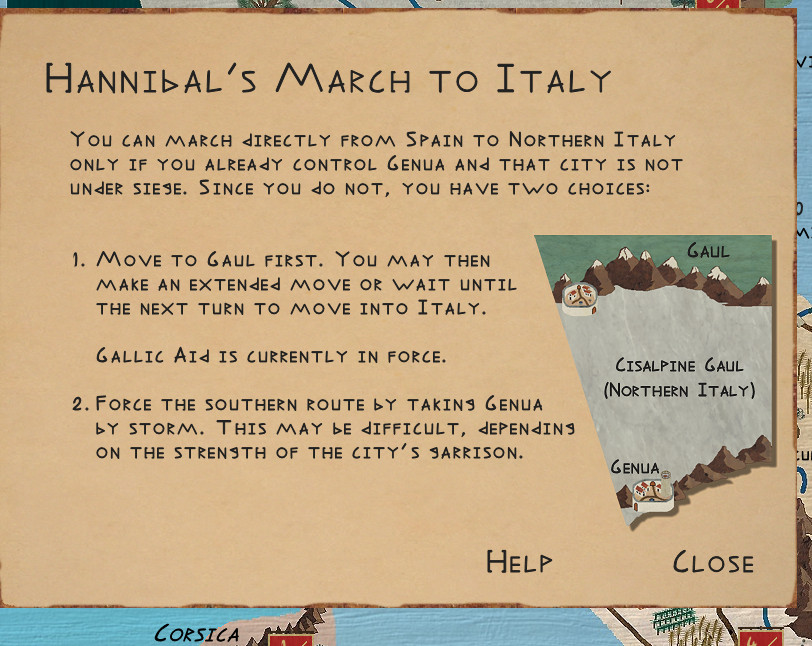Open Help for Hannibal's march
Screen dimensions: 812x646
[x=519, y=562]
